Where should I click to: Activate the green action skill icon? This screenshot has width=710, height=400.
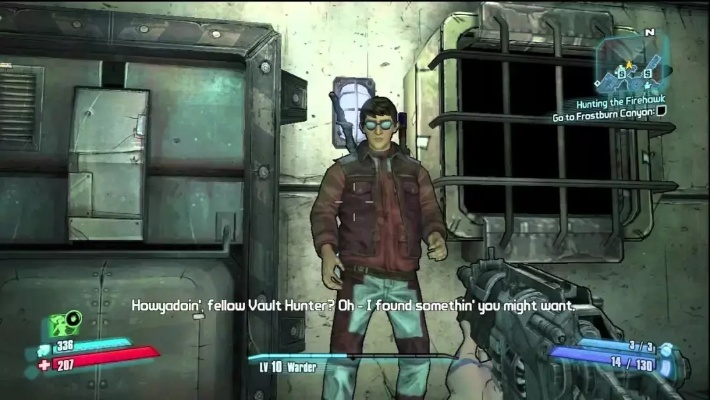pos(64,325)
